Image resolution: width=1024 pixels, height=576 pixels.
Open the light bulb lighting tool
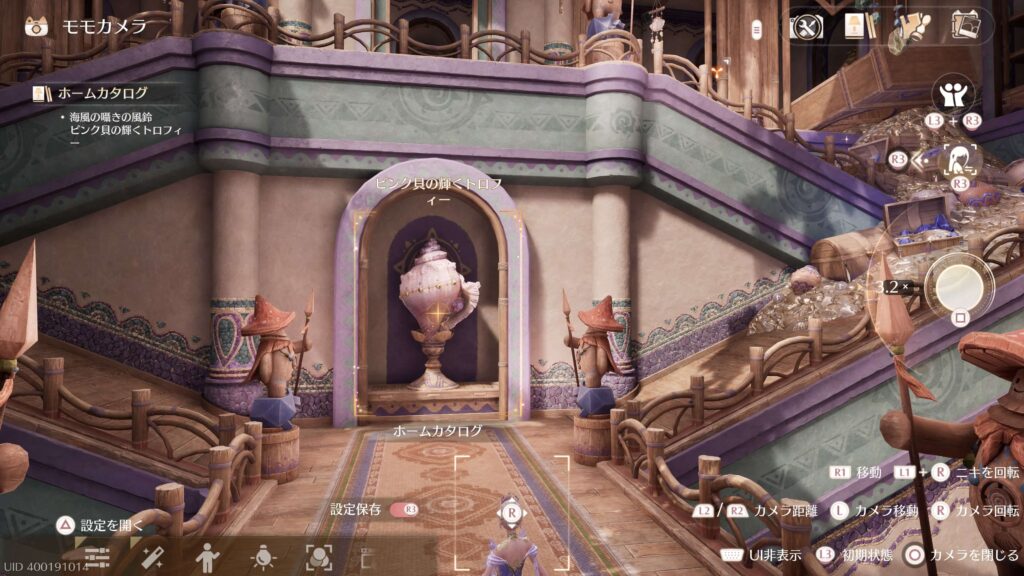pyautogui.click(x=263, y=556)
